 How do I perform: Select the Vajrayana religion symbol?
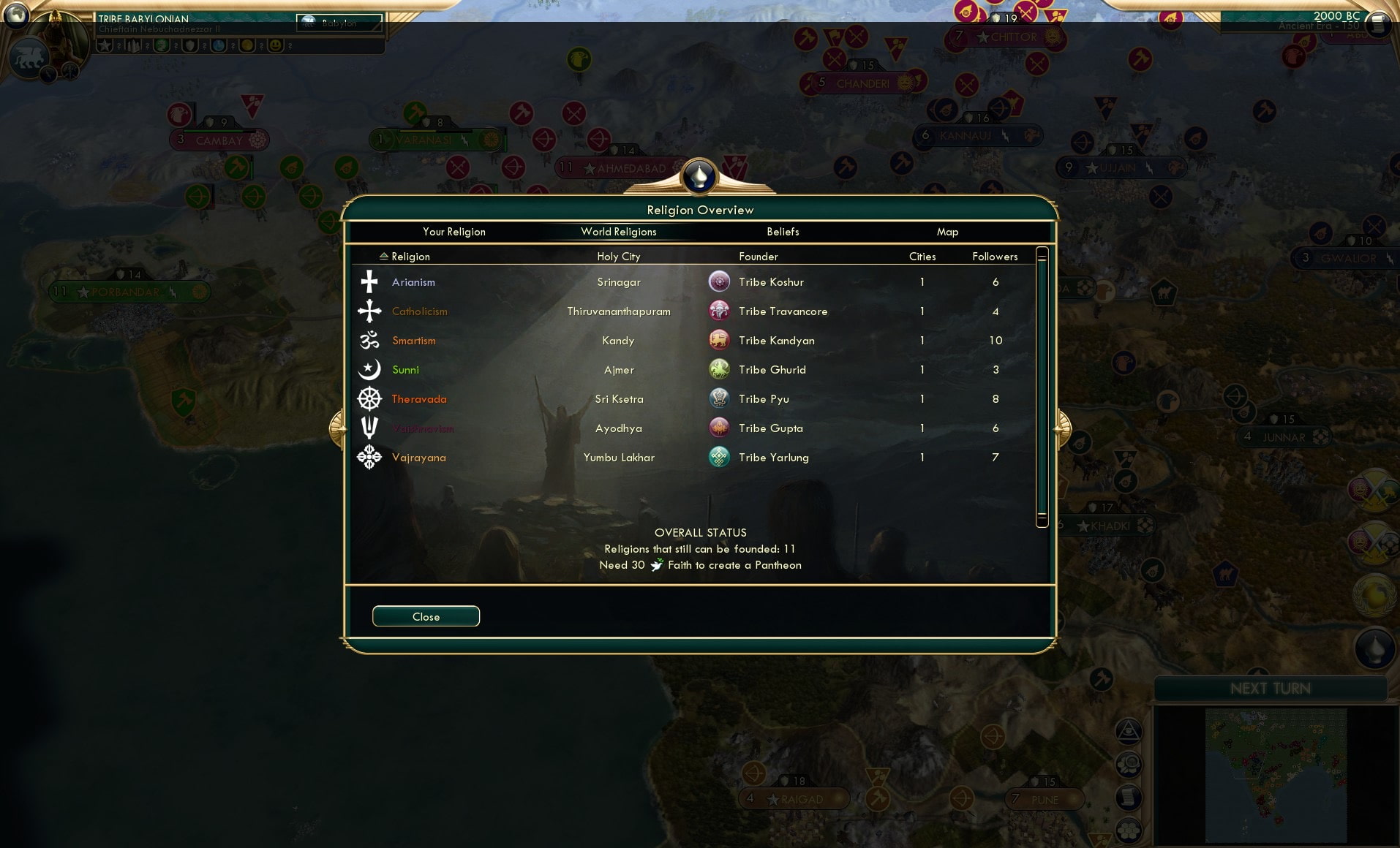point(369,458)
